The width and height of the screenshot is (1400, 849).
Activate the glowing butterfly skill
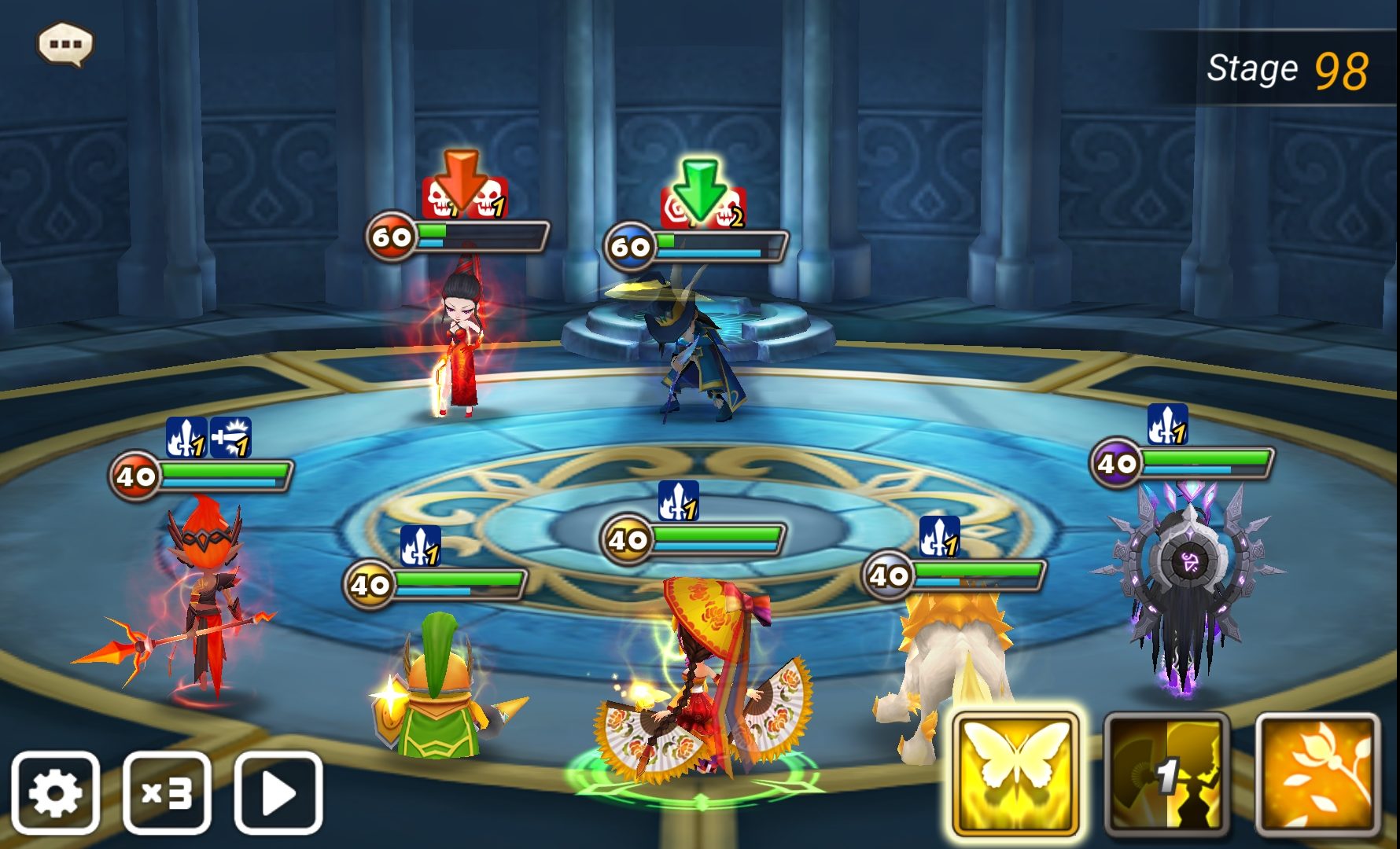coord(1015,775)
